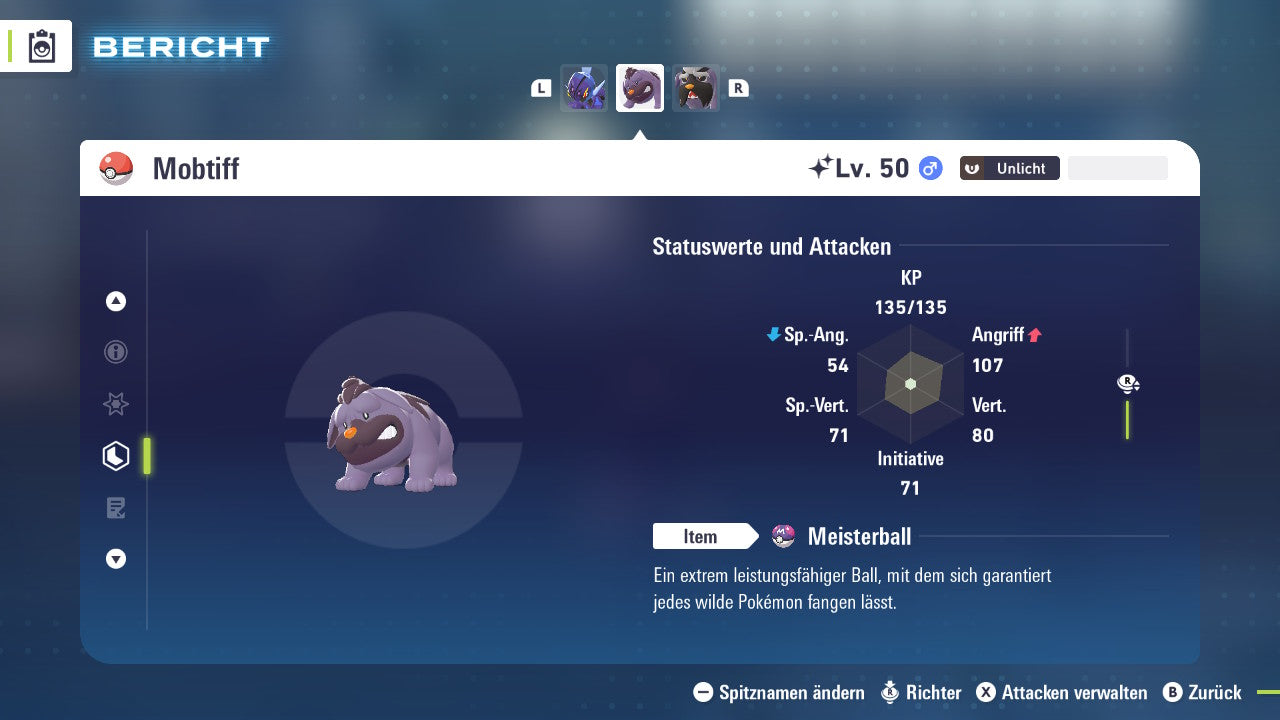
Task: Open the moves list icon in sidebar
Action: point(115,508)
